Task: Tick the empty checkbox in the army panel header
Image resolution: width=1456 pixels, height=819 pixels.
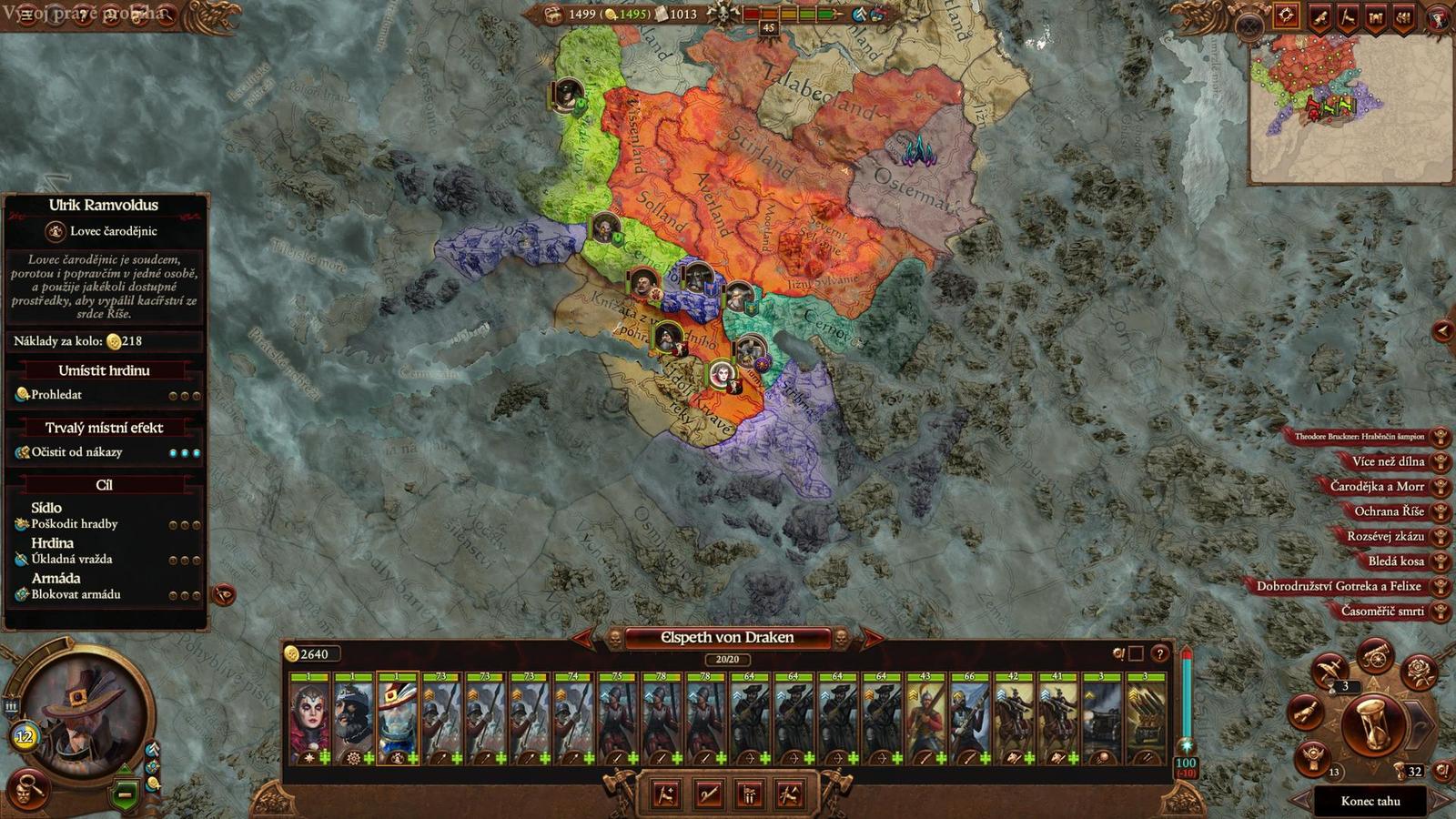Action: [x=1136, y=653]
